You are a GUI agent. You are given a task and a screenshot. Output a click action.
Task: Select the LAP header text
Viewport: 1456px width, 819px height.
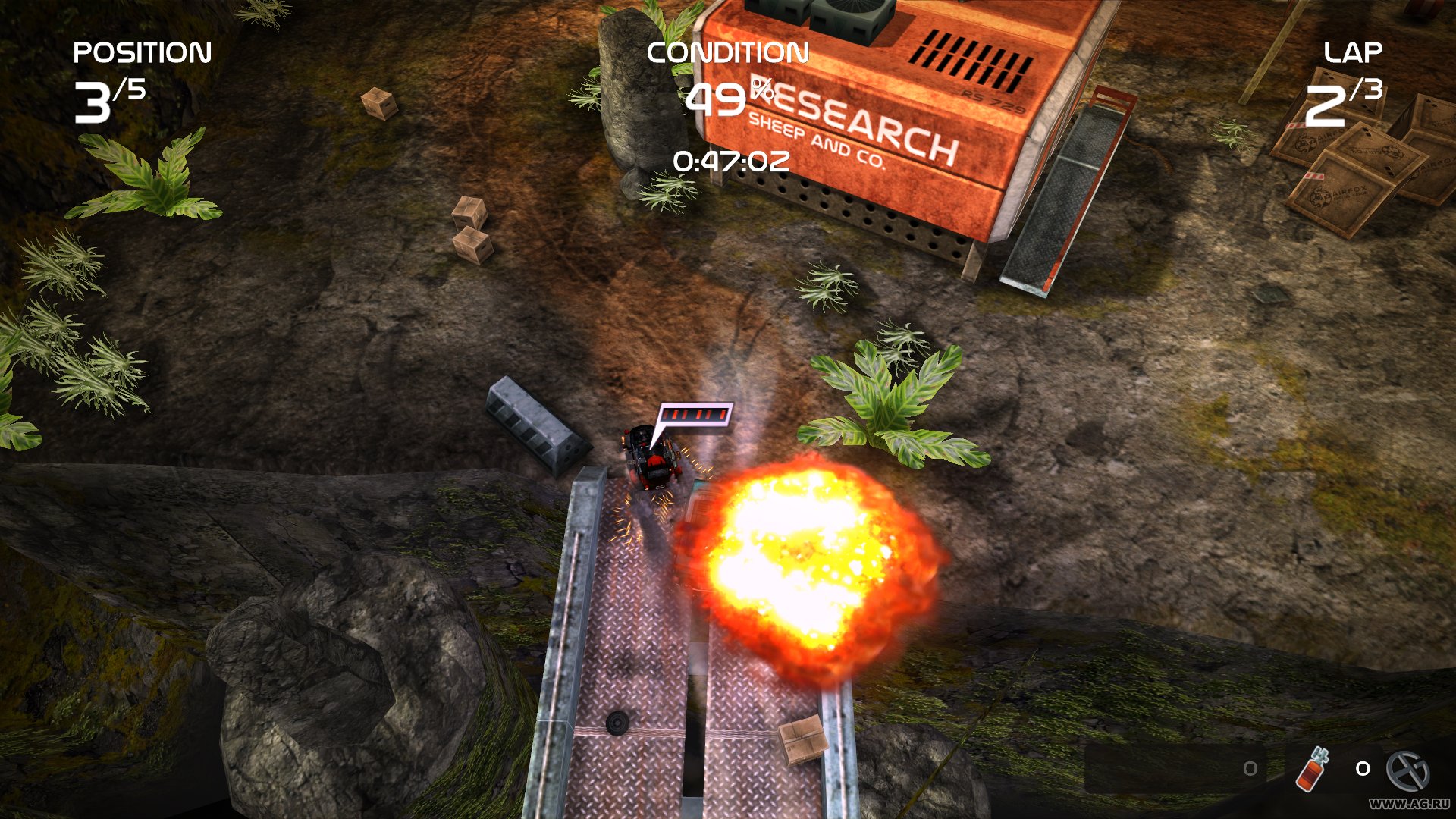[x=1354, y=52]
